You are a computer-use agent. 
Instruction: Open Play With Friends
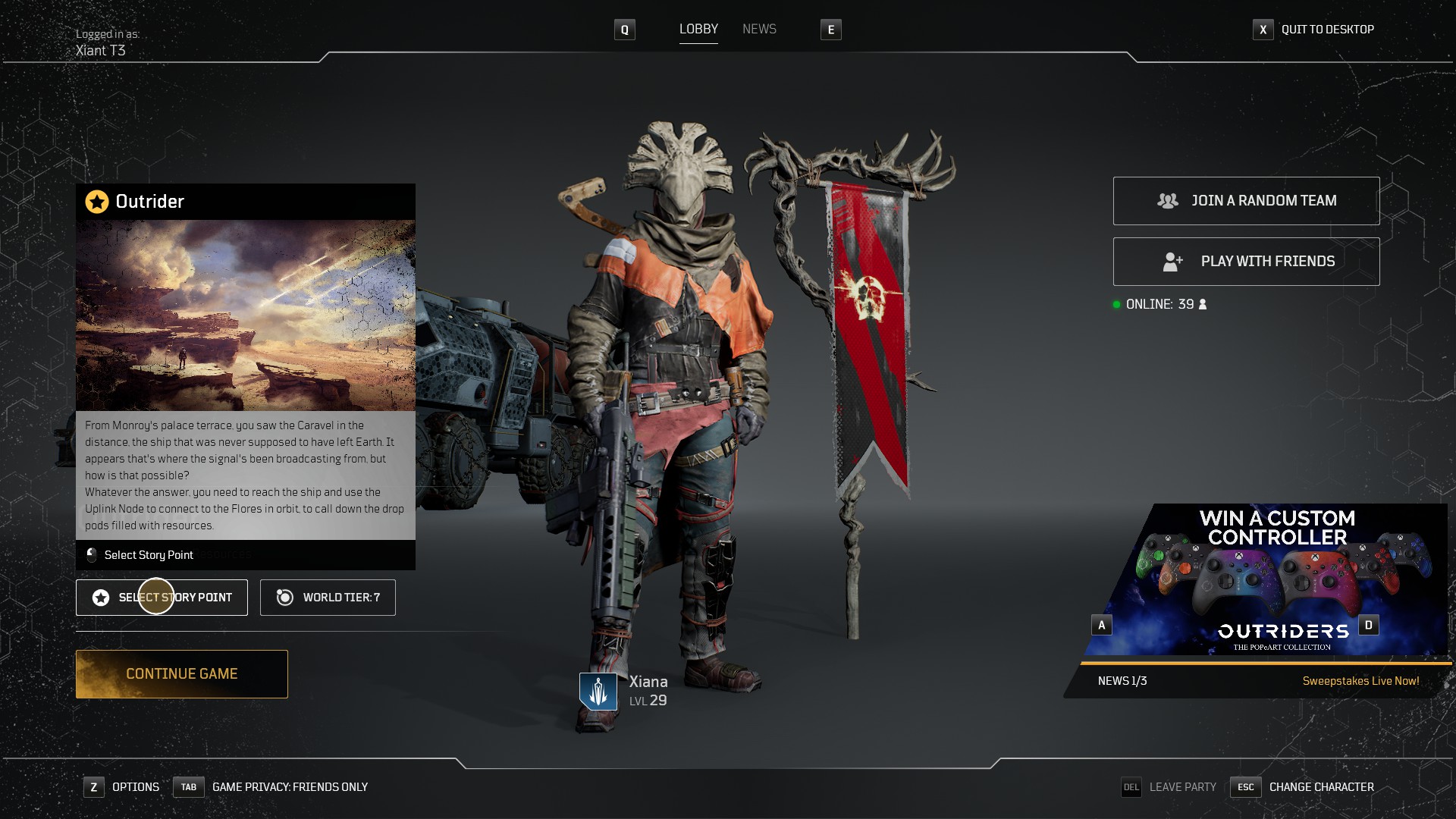[1246, 262]
